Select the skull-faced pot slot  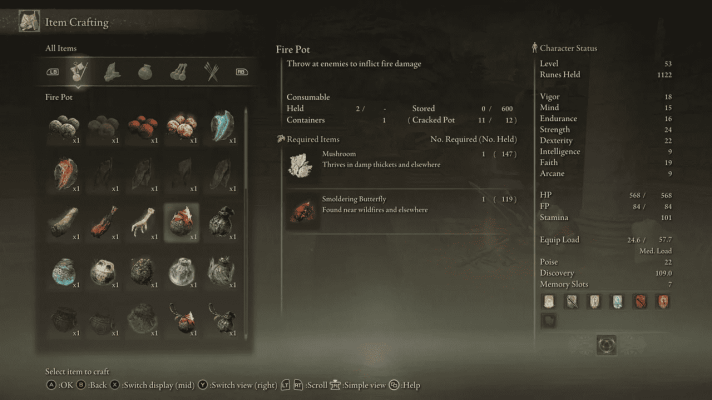coord(103,271)
